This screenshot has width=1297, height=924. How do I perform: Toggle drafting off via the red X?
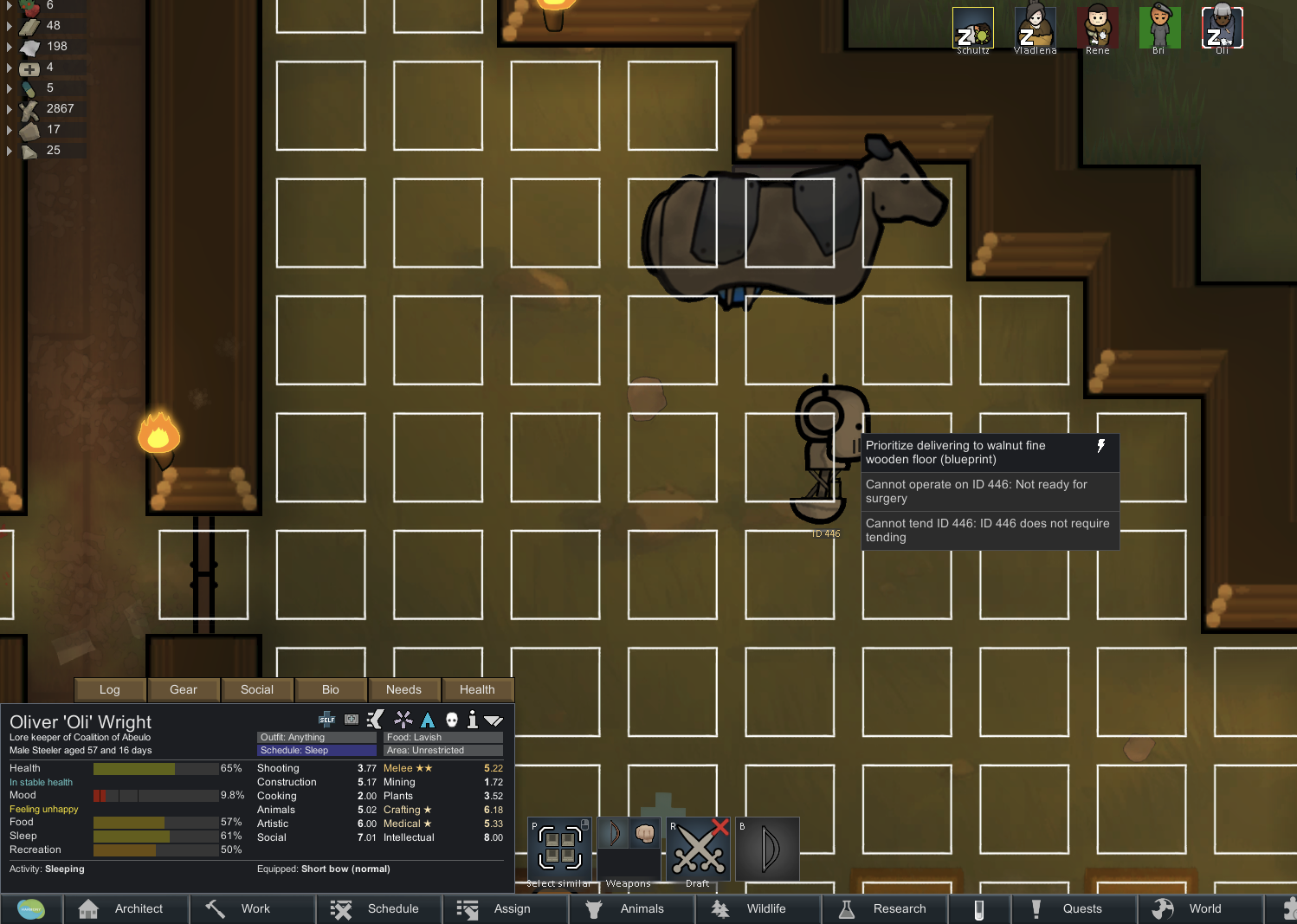[718, 824]
